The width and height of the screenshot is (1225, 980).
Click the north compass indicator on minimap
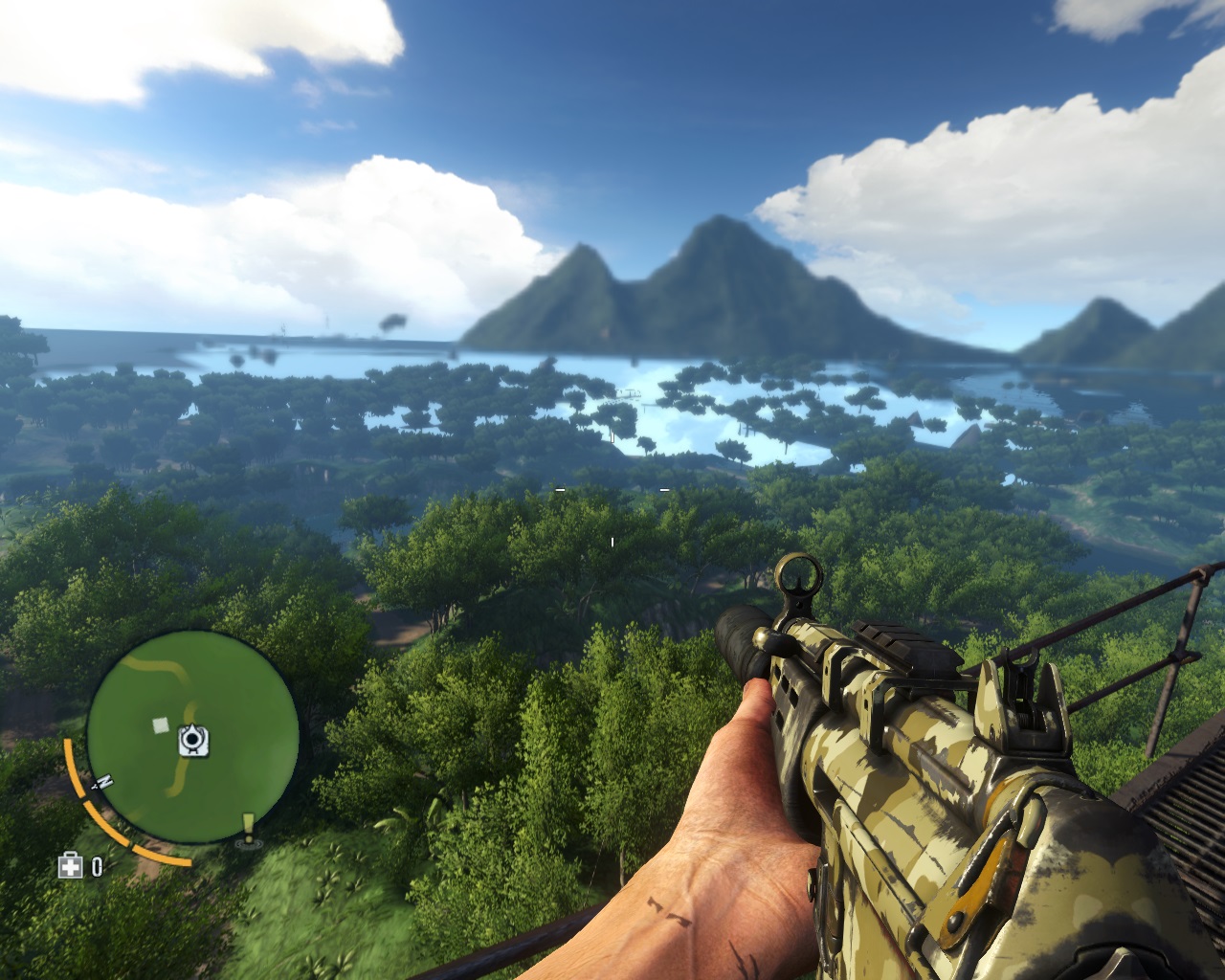pyautogui.click(x=98, y=782)
